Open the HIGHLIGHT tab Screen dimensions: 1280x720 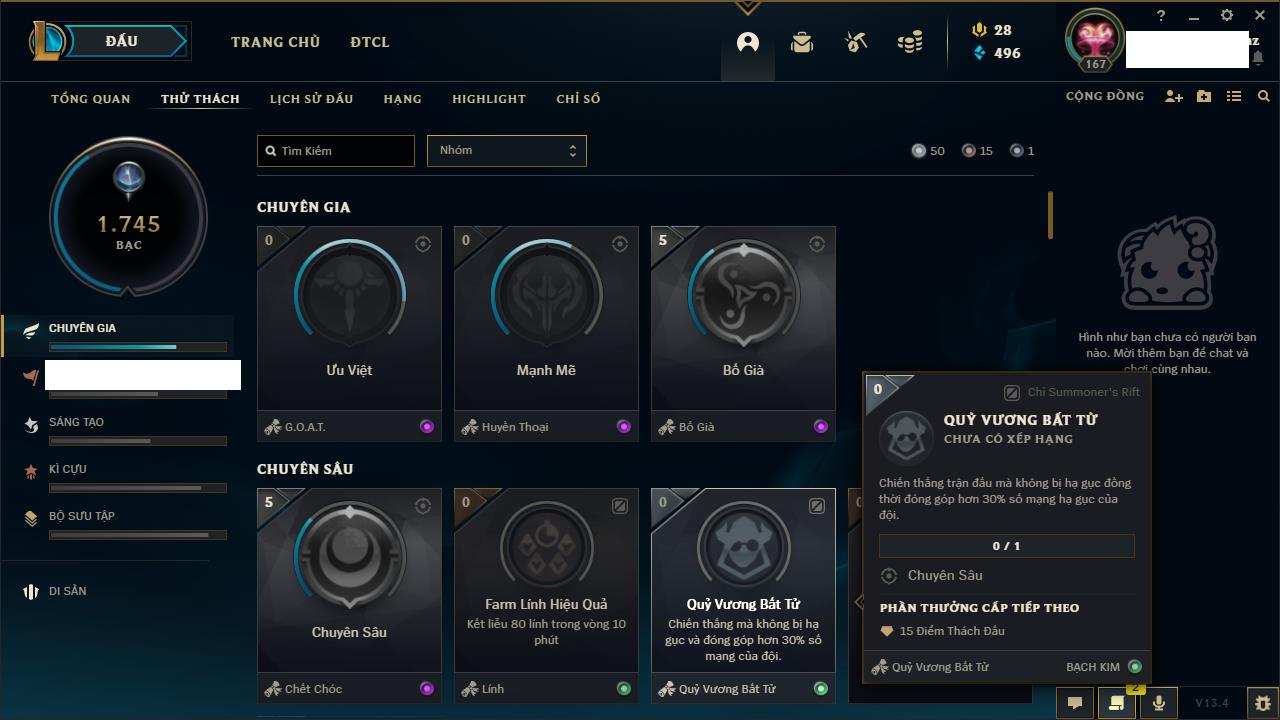click(x=488, y=99)
